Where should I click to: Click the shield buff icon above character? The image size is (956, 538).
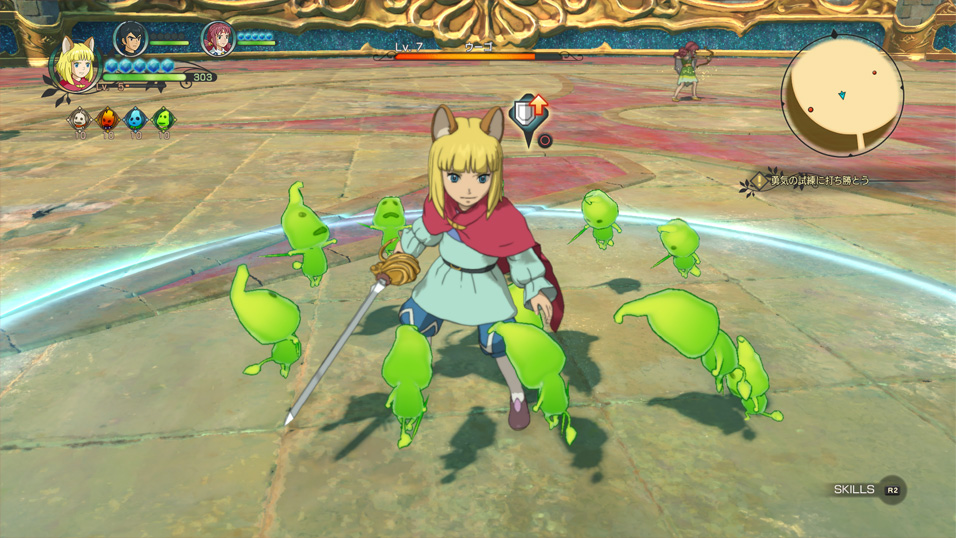pos(529,114)
